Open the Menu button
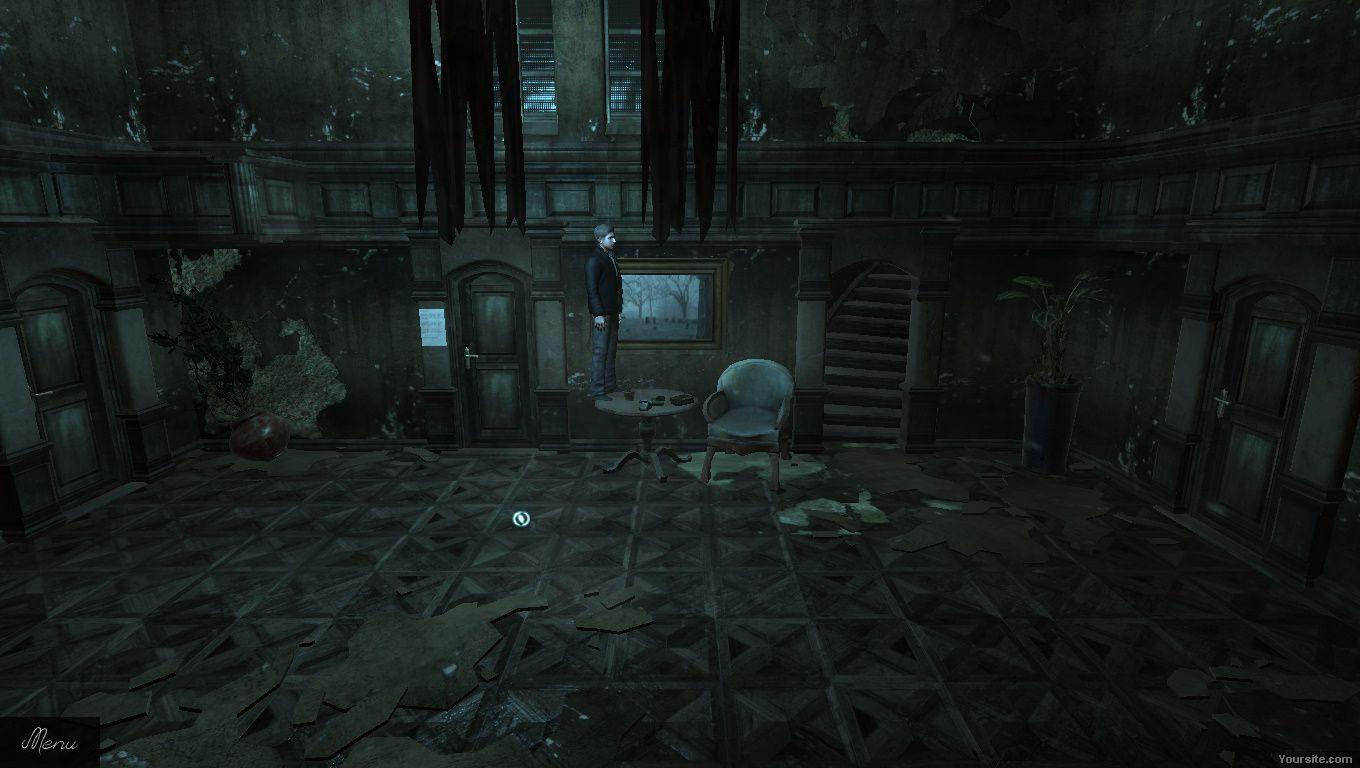Viewport: 1360px width, 768px height. pos(48,742)
